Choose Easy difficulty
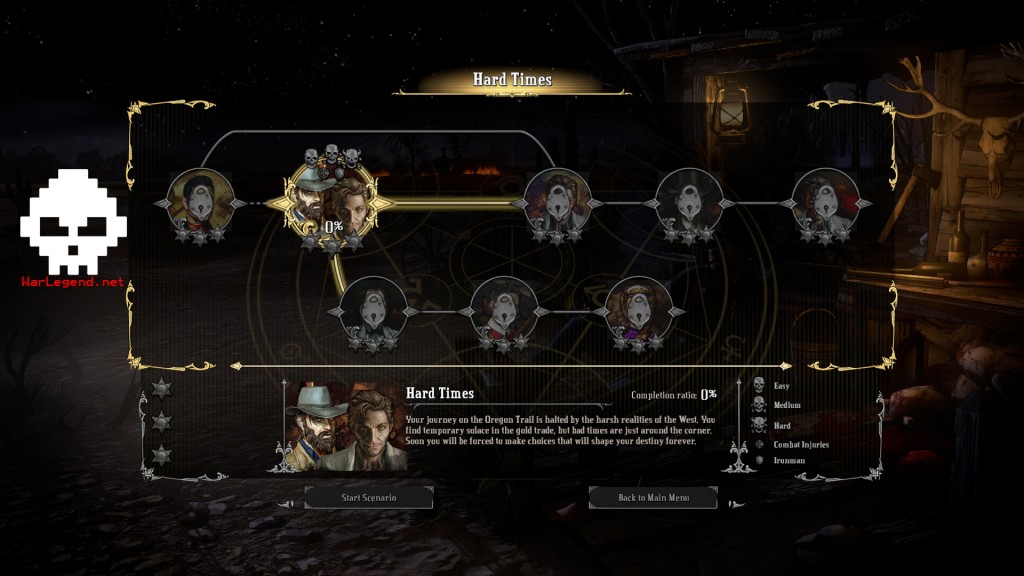Viewport: 1024px width, 576px height. pyautogui.click(x=758, y=386)
